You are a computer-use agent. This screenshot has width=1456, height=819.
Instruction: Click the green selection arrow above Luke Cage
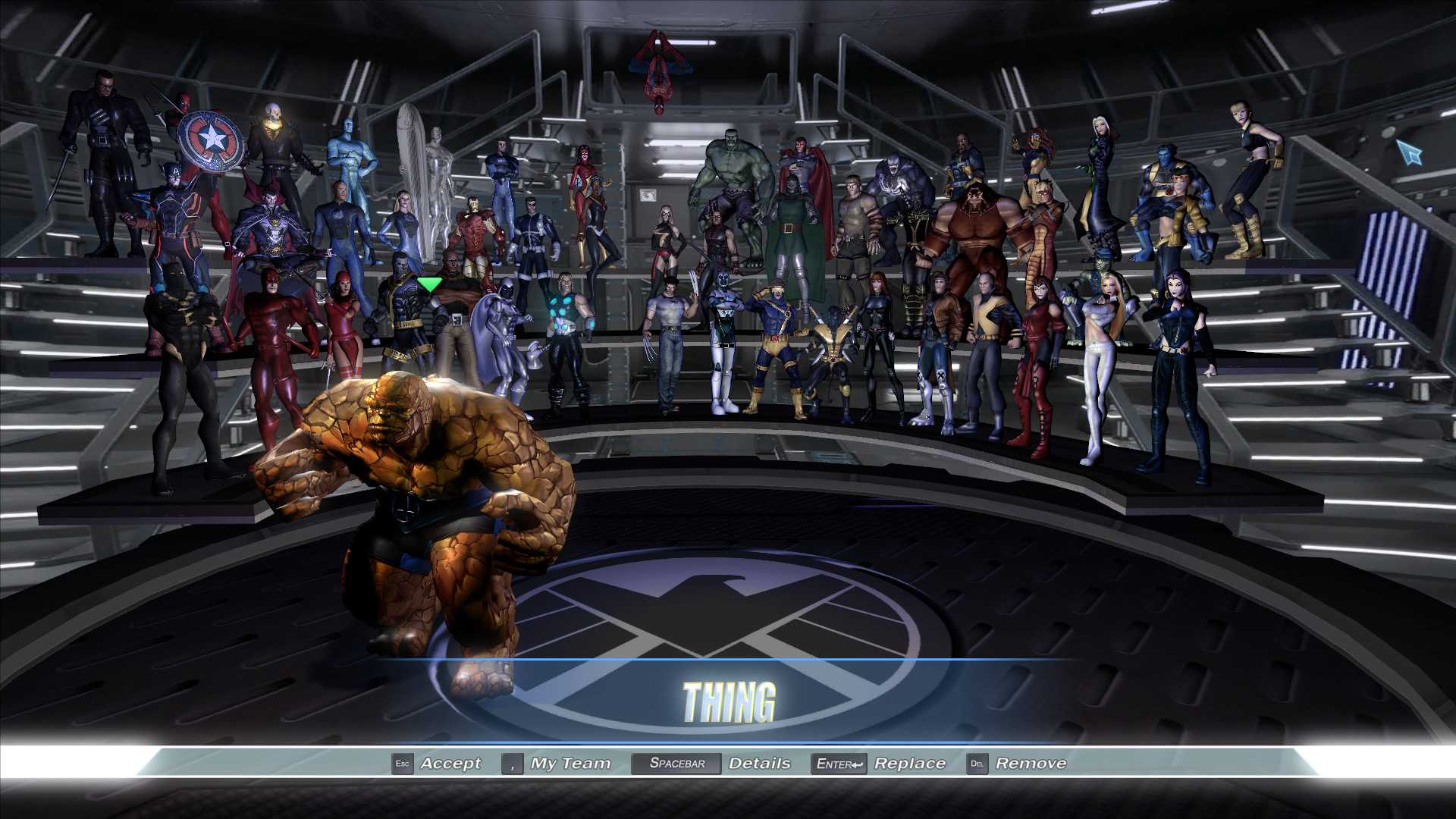click(428, 284)
